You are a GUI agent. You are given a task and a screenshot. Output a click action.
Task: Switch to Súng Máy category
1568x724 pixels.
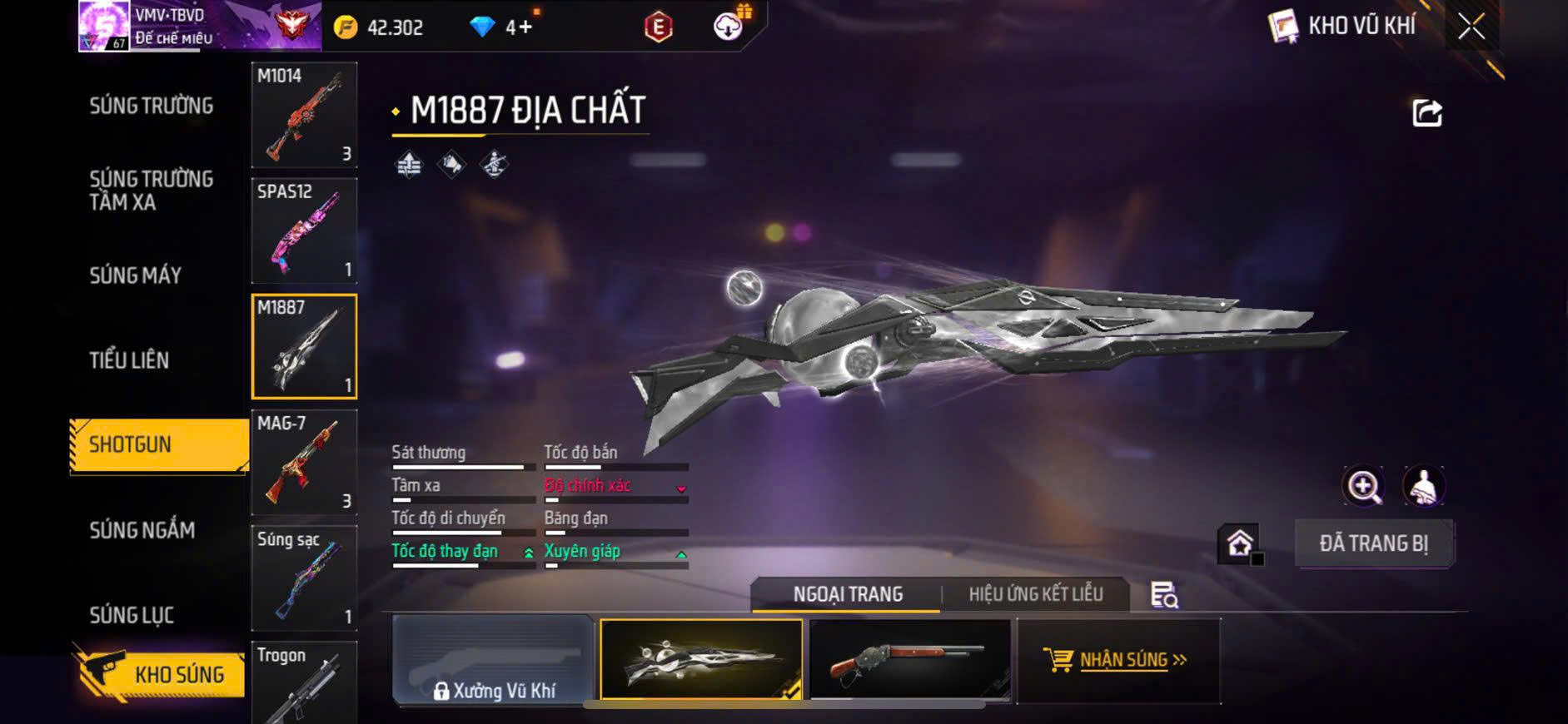pos(135,275)
